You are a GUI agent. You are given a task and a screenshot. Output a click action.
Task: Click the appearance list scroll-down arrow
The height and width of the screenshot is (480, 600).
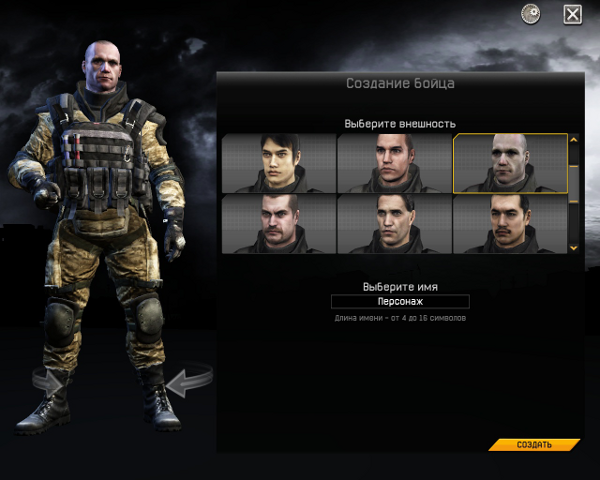[574, 247]
